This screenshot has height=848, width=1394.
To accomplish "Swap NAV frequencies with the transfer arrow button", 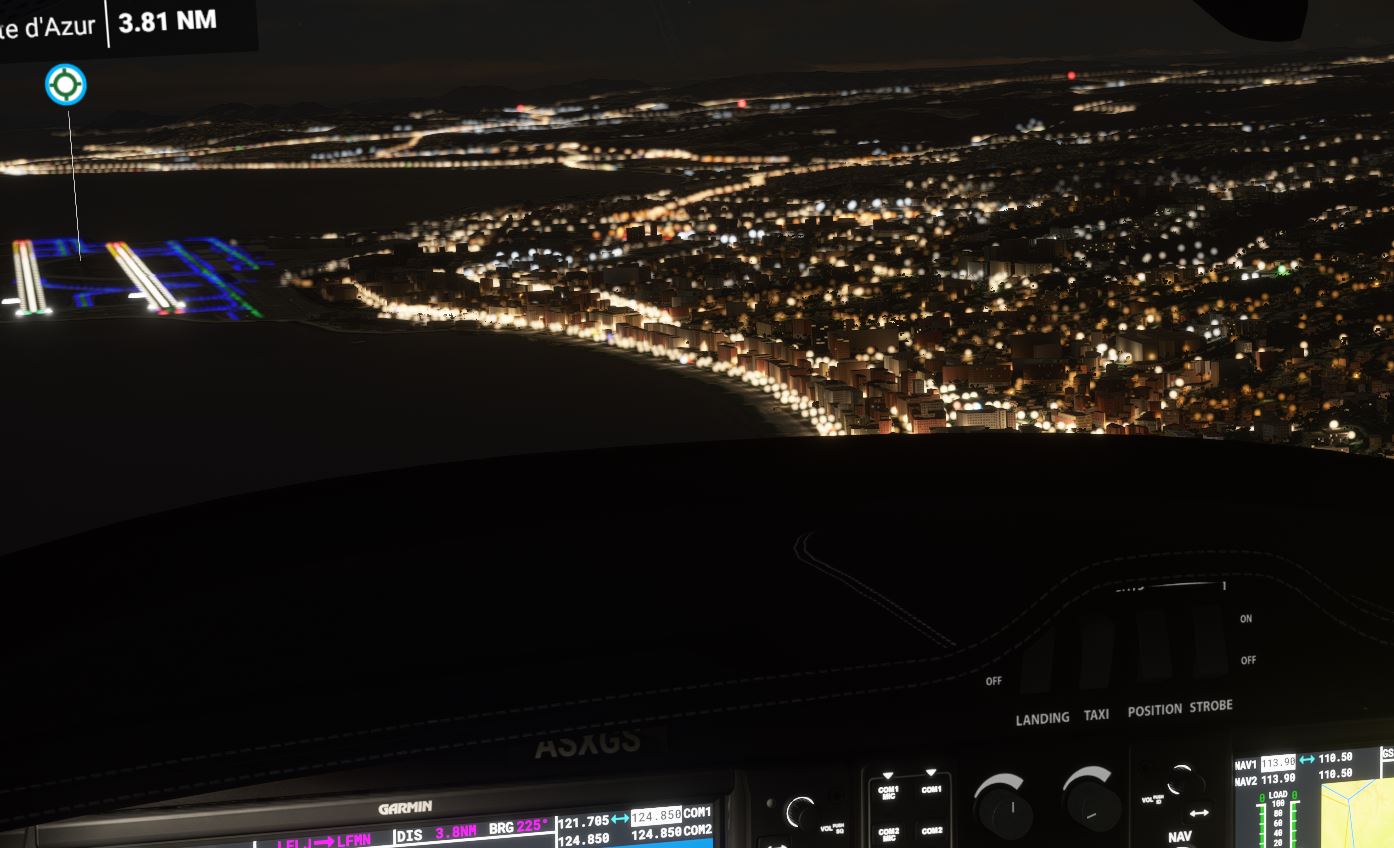I will pyautogui.click(x=1199, y=813).
